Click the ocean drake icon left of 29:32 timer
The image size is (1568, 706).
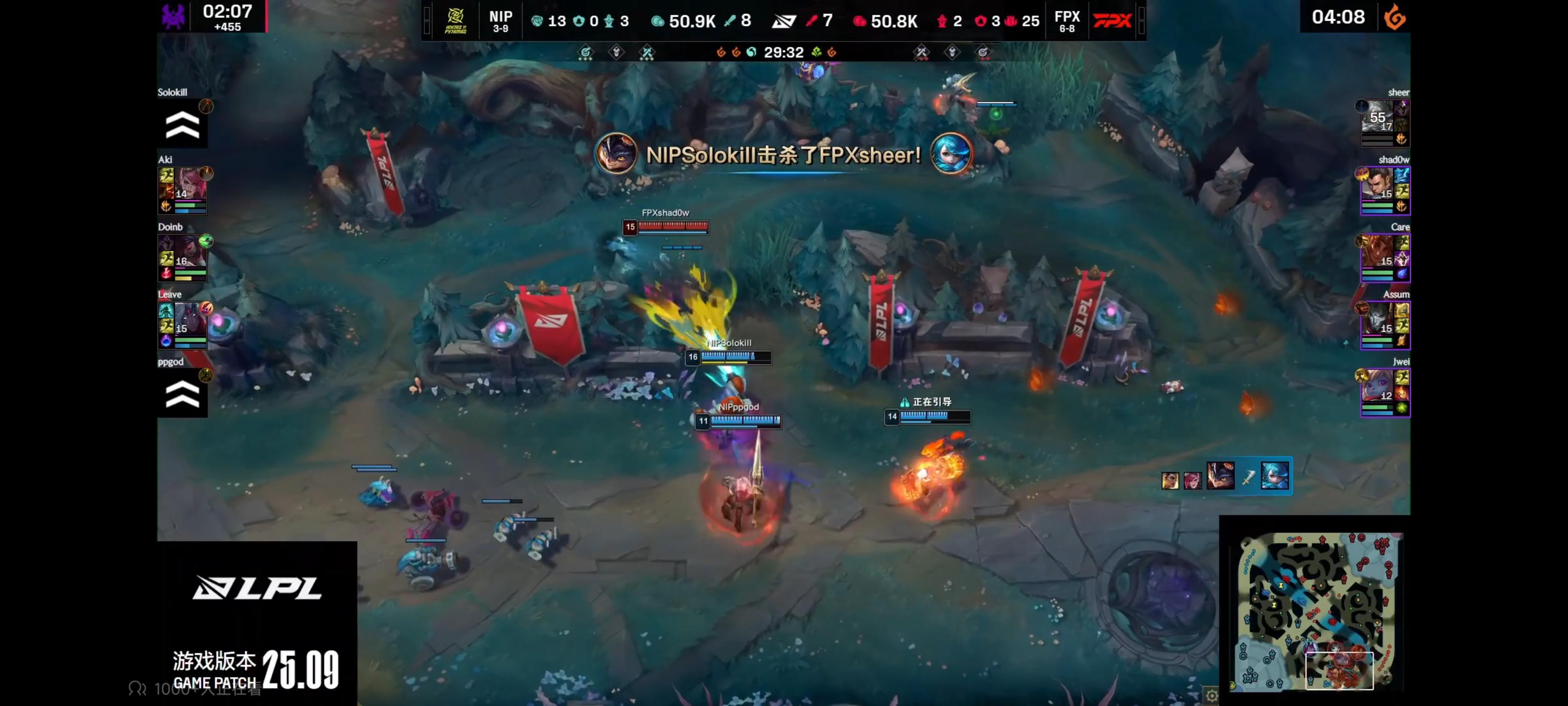[752, 52]
